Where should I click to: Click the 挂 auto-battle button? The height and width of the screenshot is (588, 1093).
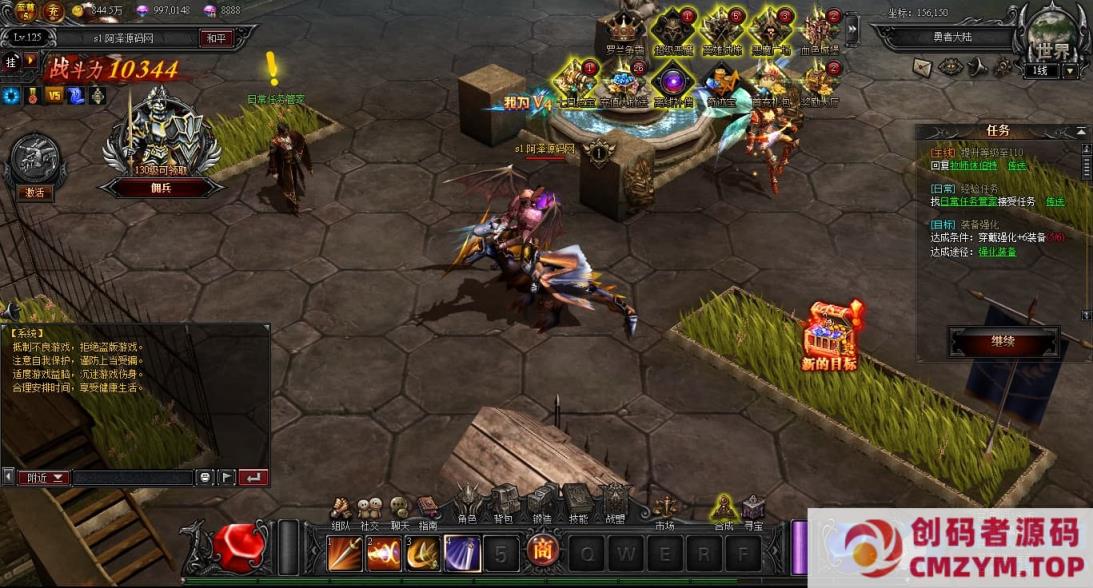(11, 61)
